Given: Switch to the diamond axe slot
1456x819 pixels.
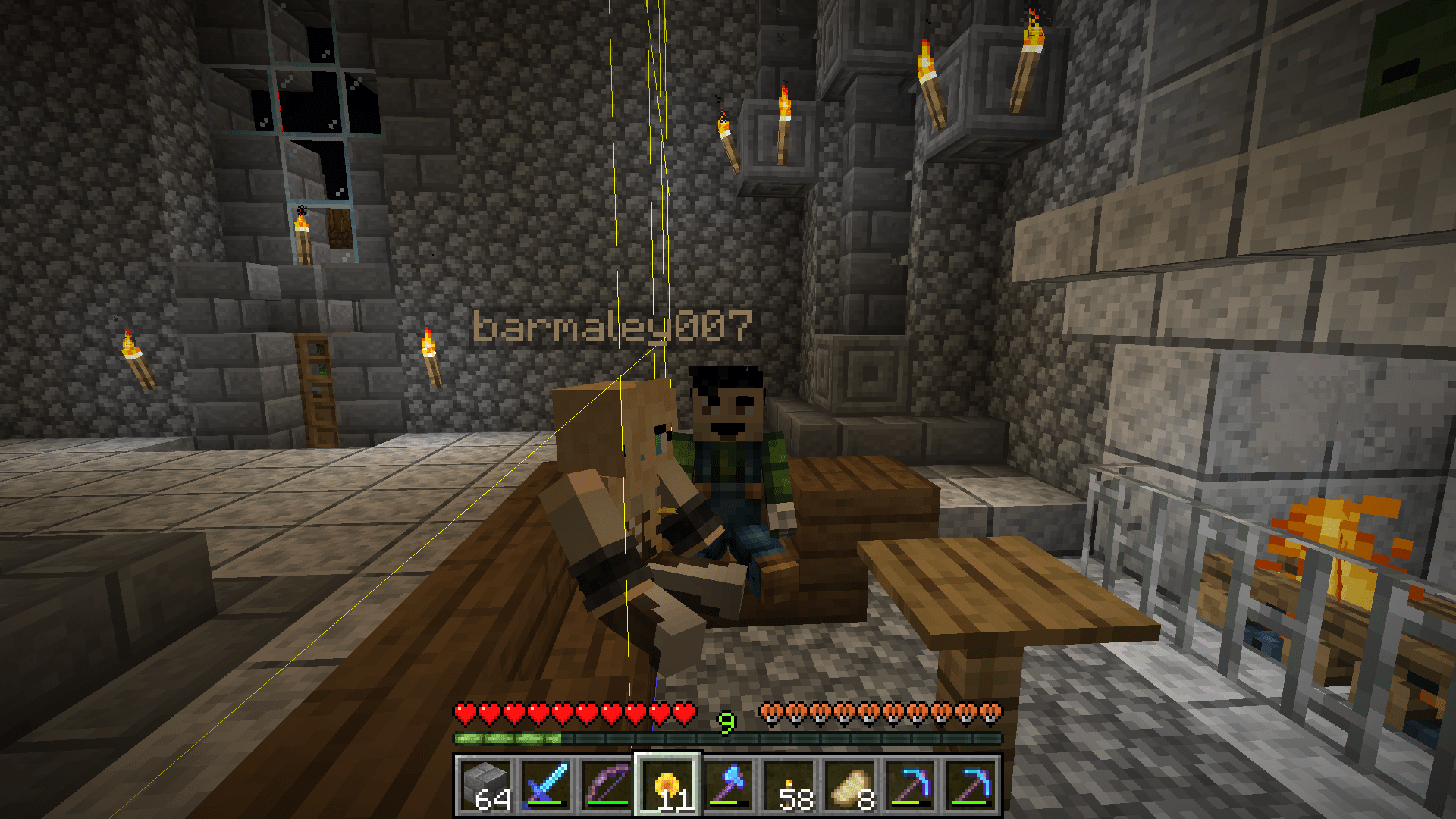Looking at the screenshot, I should pyautogui.click(x=728, y=785).
